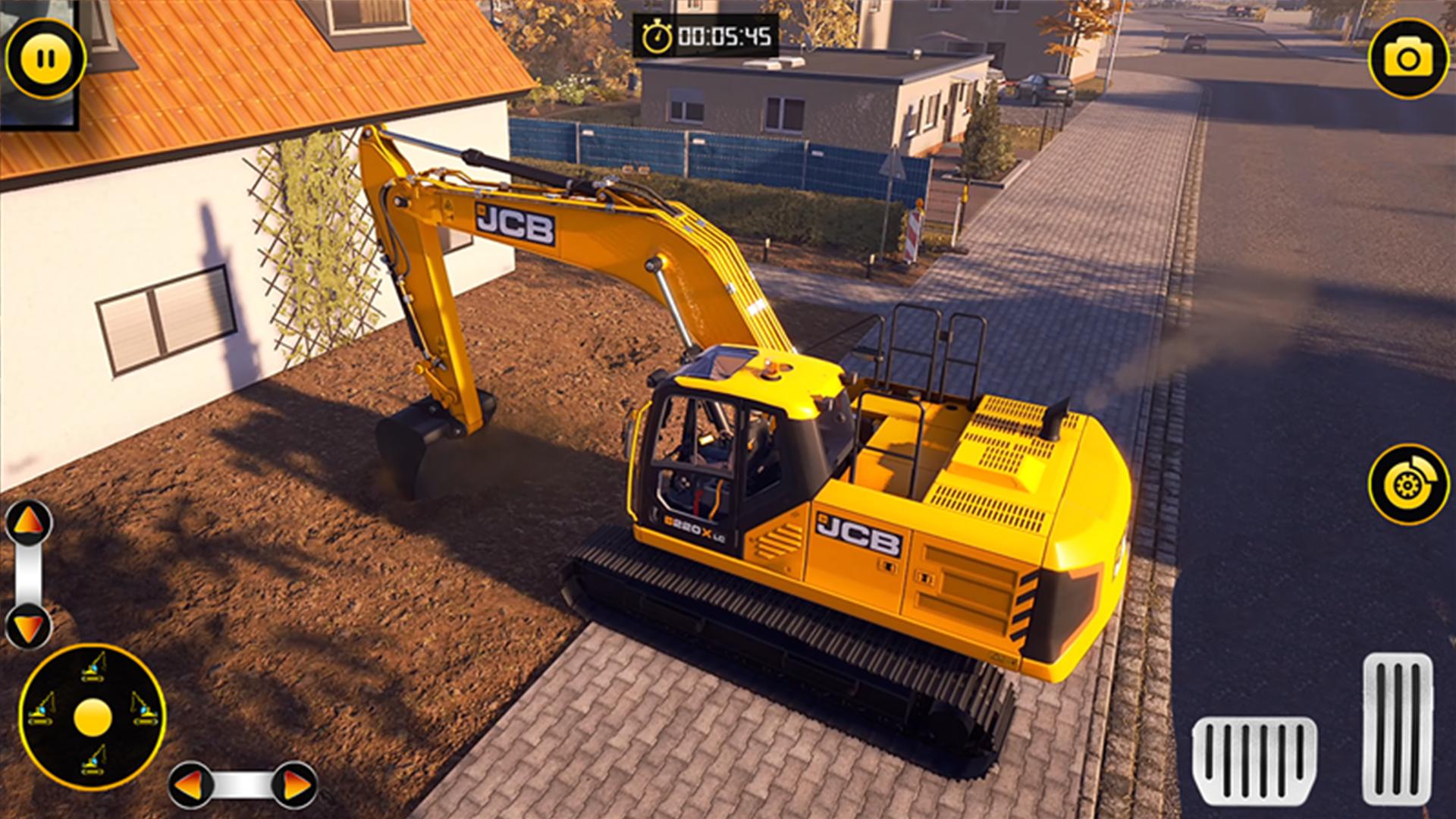
Task: Tap the camera angle switch icon
Action: click(x=1410, y=57)
